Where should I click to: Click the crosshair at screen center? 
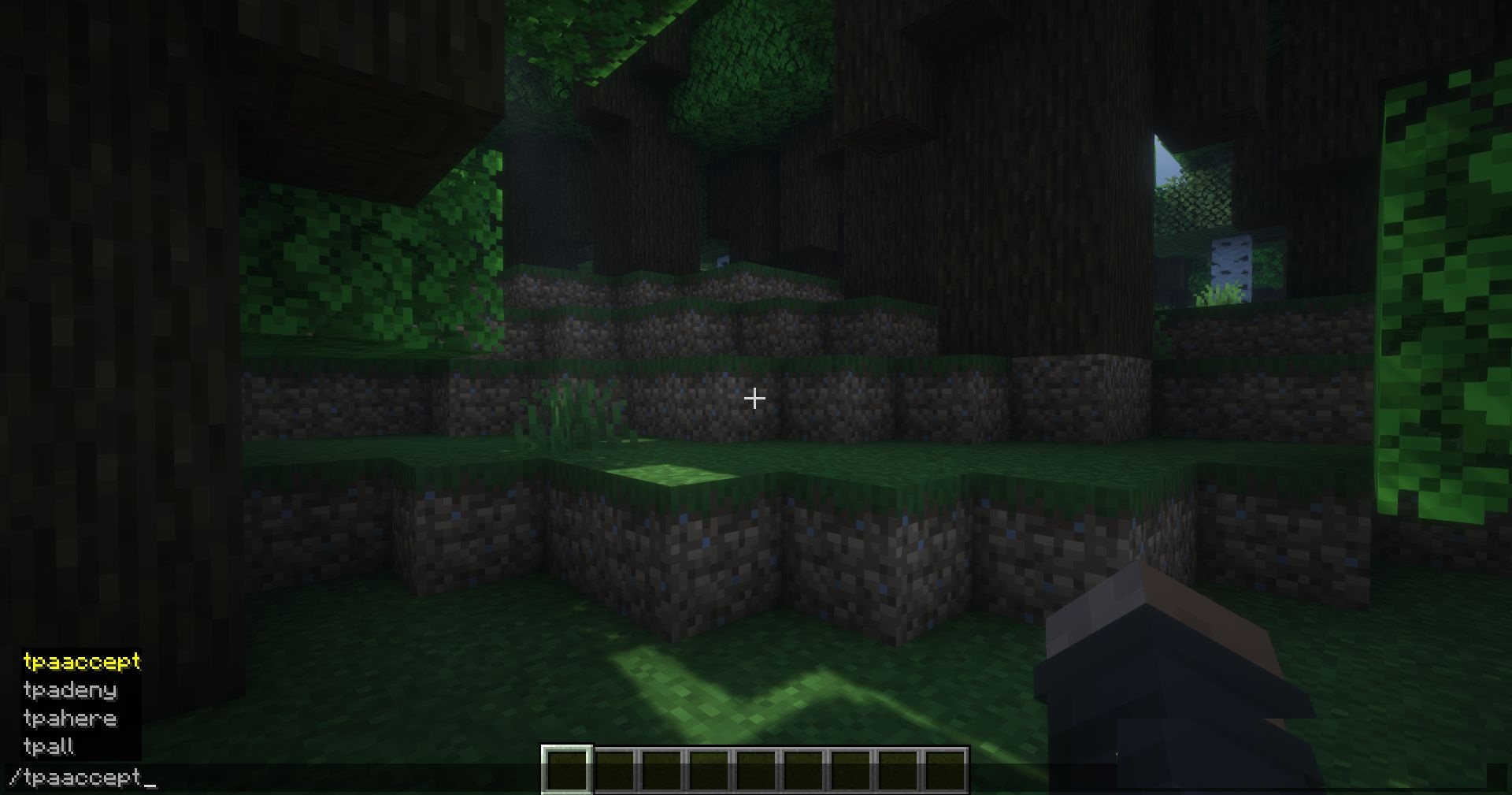click(x=754, y=399)
